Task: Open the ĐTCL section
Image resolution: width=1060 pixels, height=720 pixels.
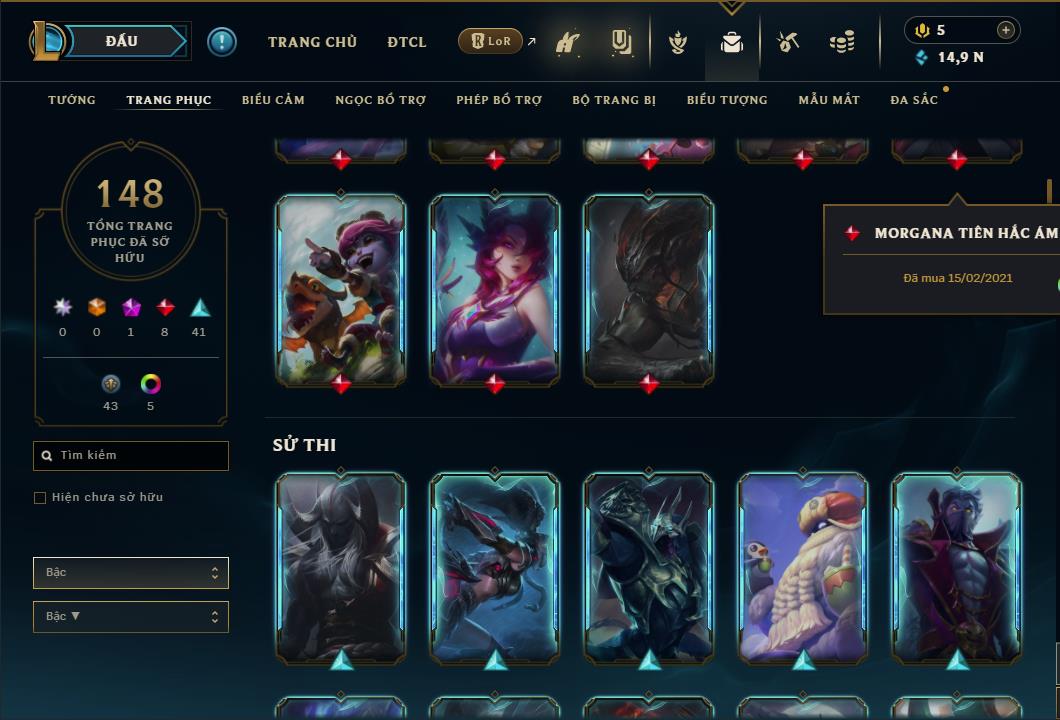Action: tap(407, 42)
